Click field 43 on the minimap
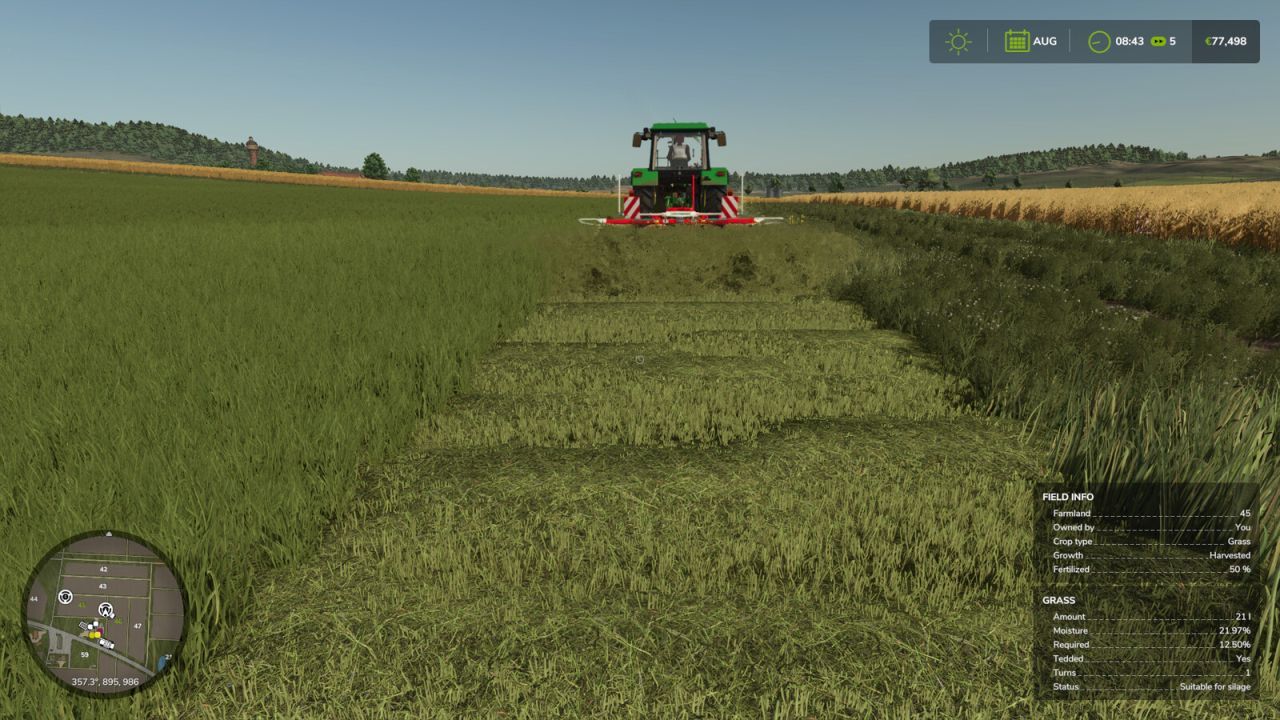The image size is (1280, 720). (102, 587)
